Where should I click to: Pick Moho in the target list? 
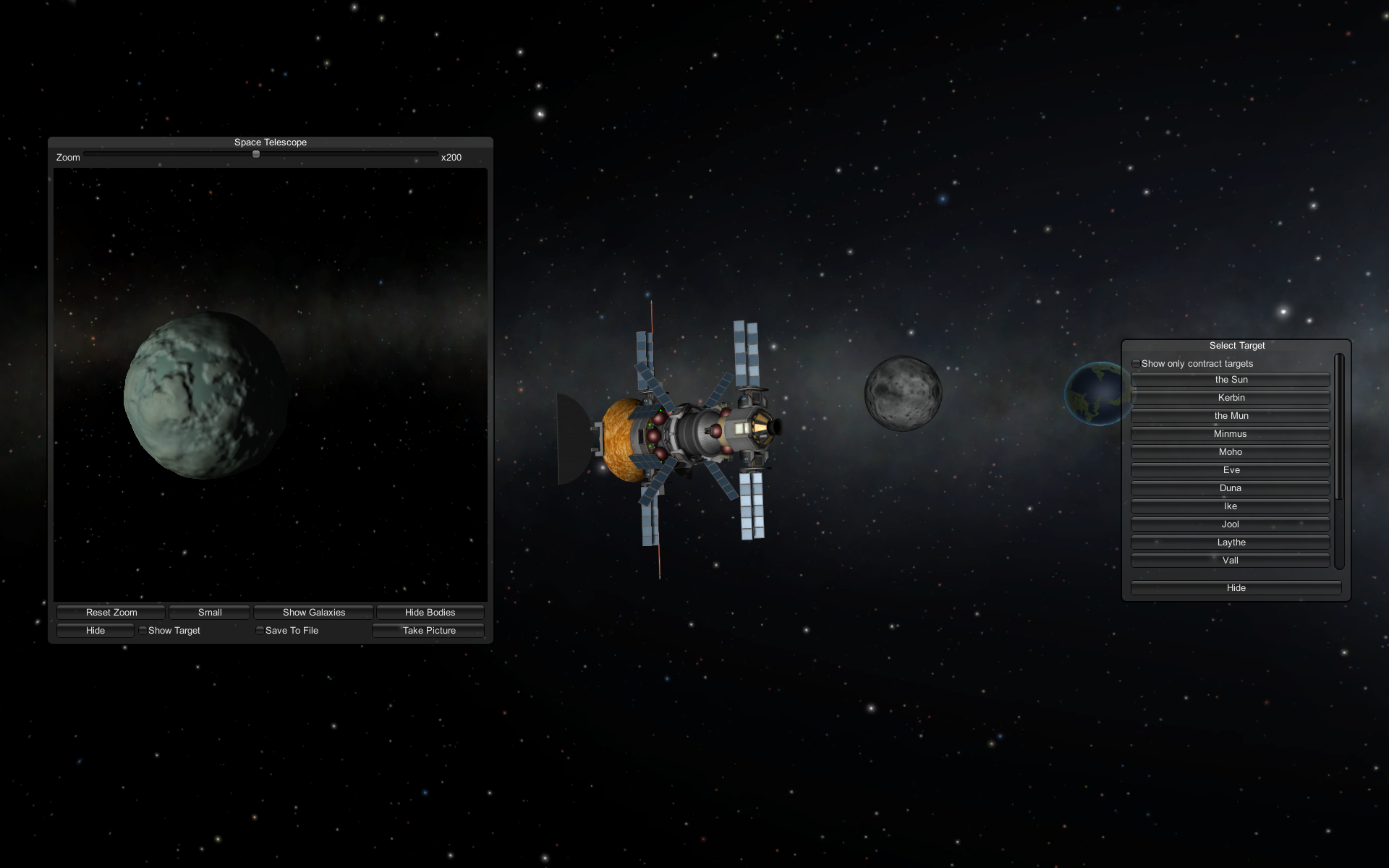tap(1231, 452)
